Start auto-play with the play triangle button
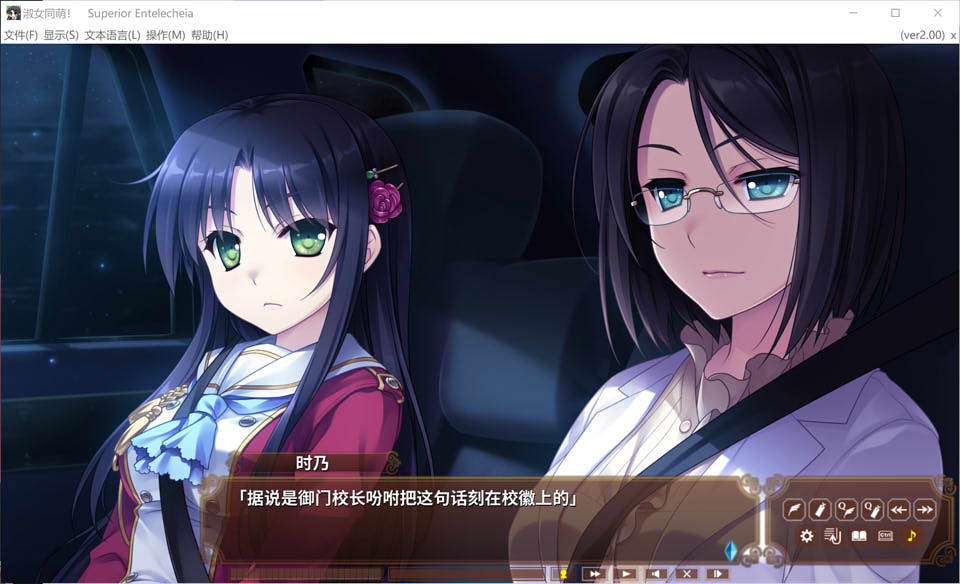This screenshot has width=960, height=584. pos(625,574)
